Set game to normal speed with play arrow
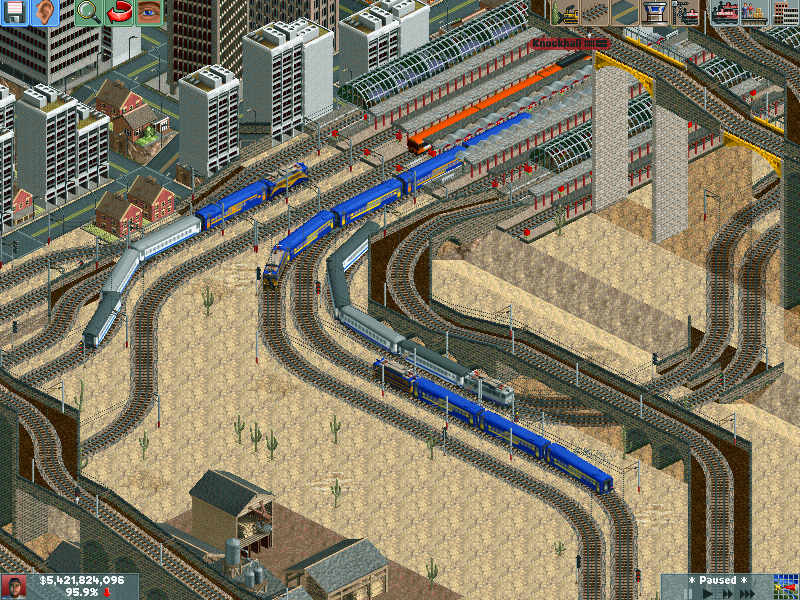The height and width of the screenshot is (600, 800). [708, 593]
